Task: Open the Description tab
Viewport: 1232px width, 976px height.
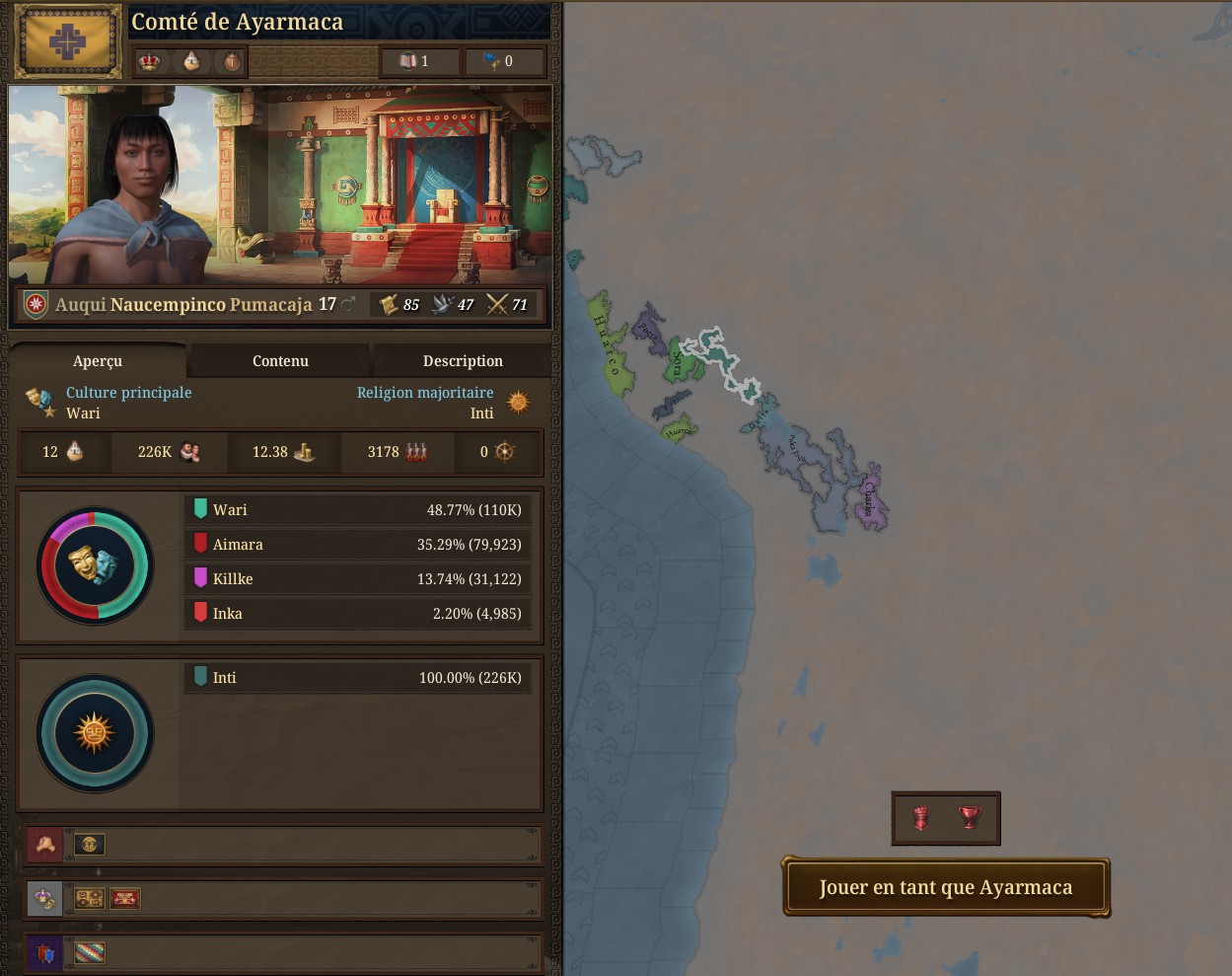Action: (463, 361)
